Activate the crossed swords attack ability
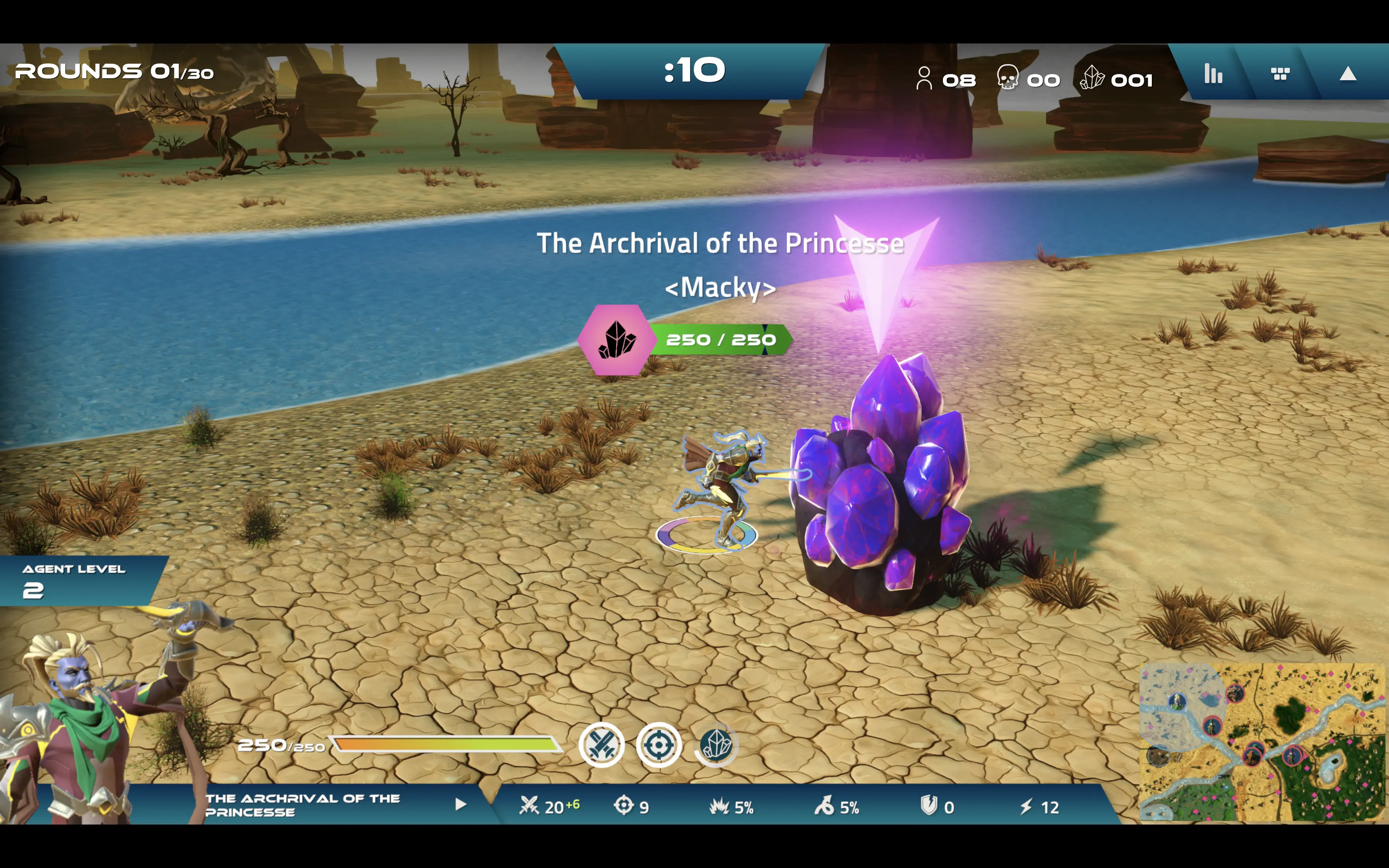Screen dimensions: 1389x868 click(x=601, y=745)
